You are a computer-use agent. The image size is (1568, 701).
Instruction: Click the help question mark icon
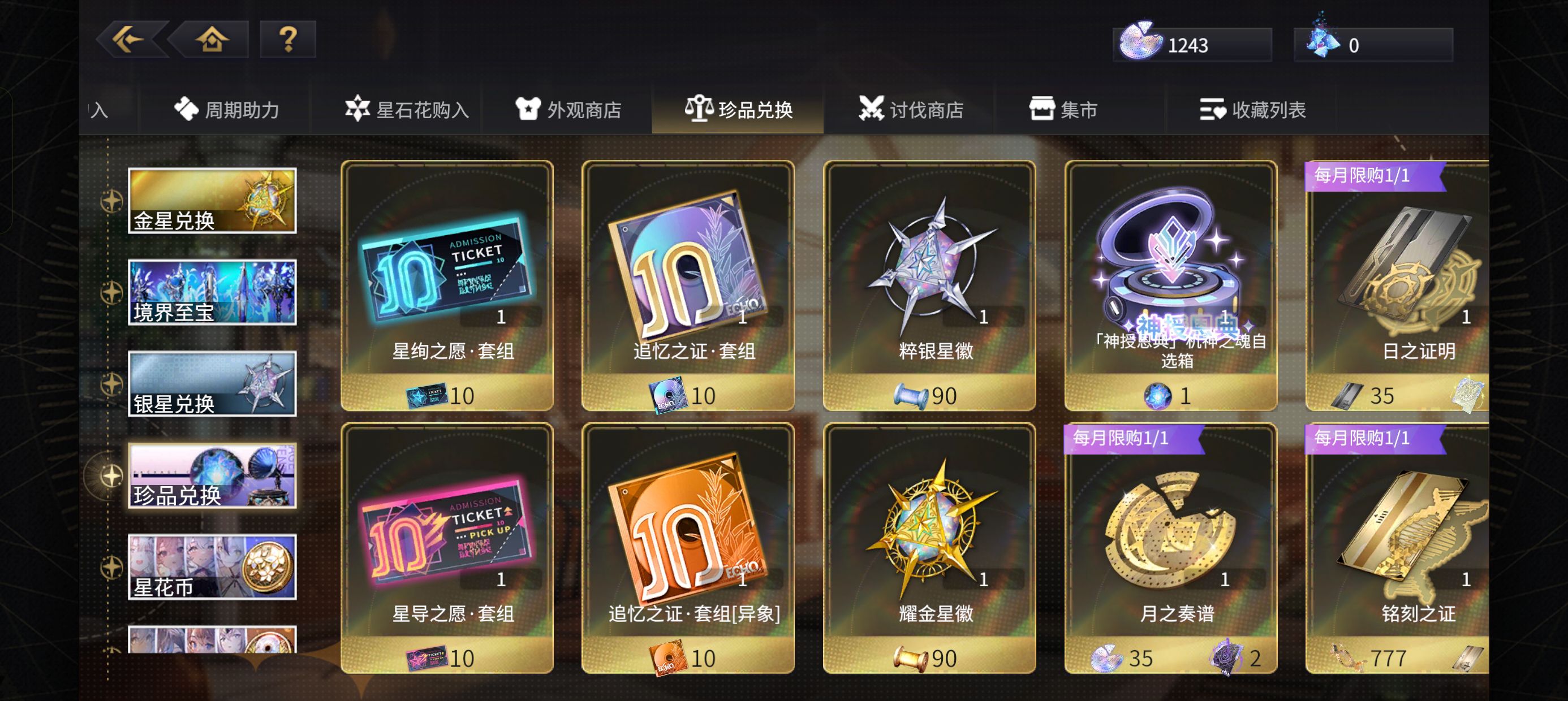click(x=288, y=40)
